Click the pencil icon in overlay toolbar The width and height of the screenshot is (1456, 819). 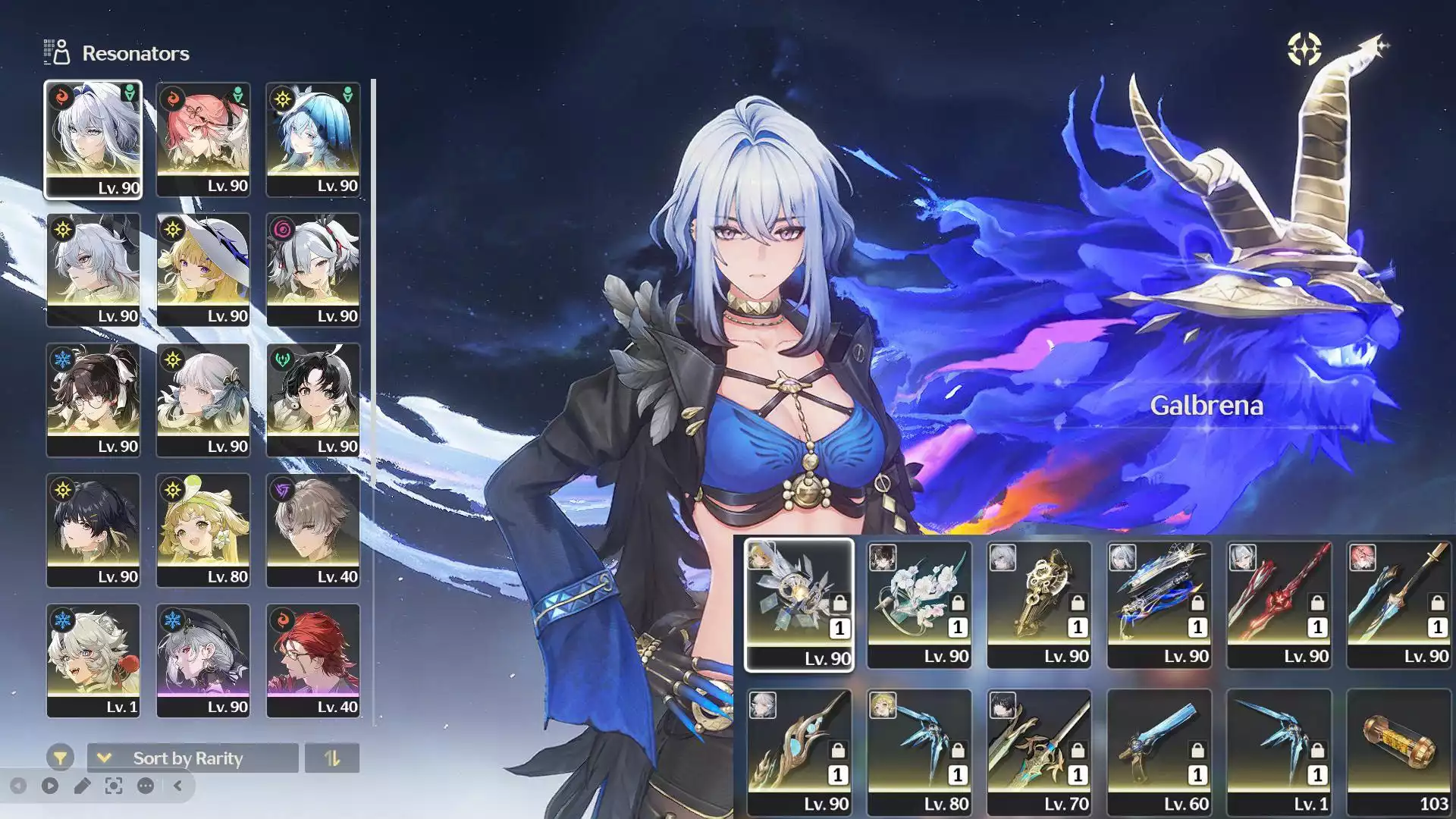82,786
